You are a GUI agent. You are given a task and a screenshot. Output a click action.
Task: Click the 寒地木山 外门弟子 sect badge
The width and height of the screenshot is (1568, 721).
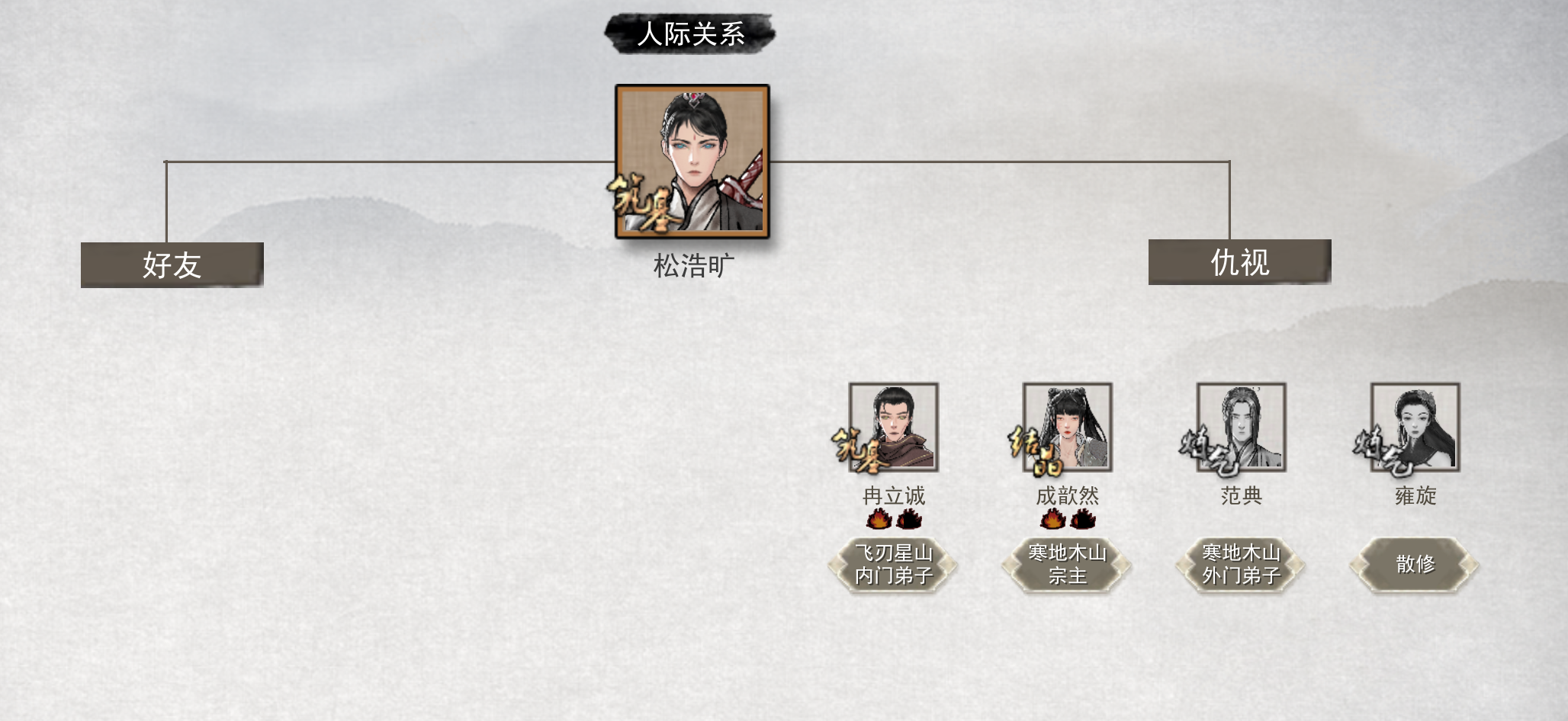point(1242,565)
